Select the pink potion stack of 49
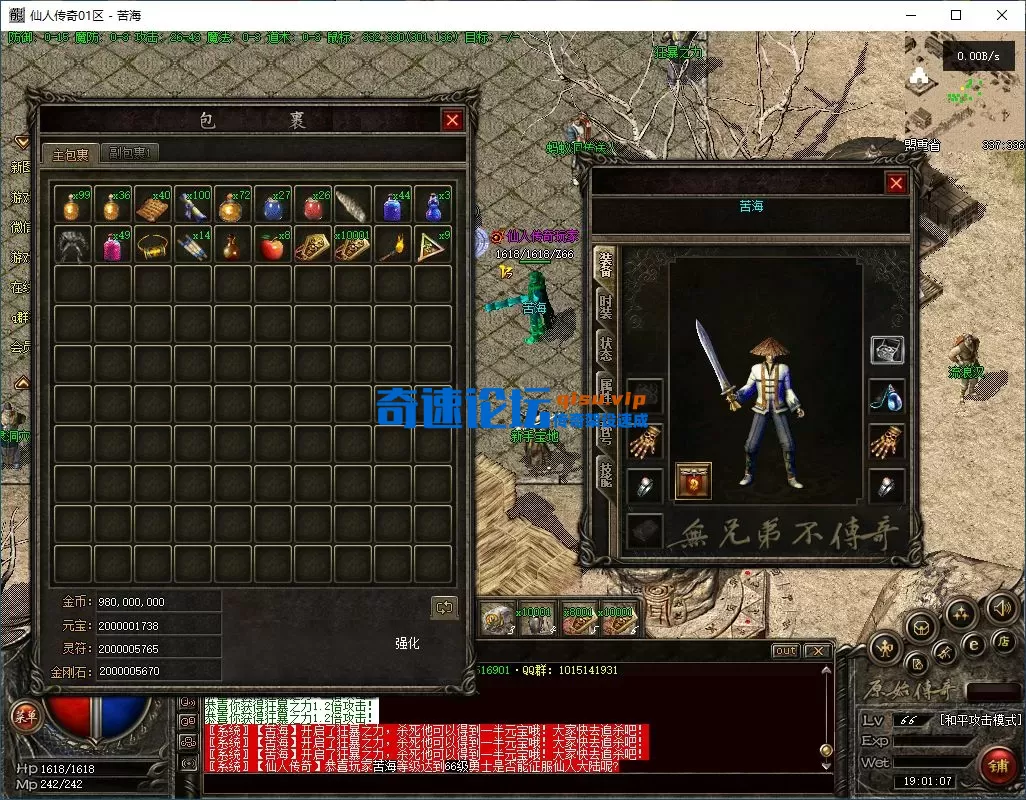This screenshot has height=800, width=1026. [x=112, y=245]
